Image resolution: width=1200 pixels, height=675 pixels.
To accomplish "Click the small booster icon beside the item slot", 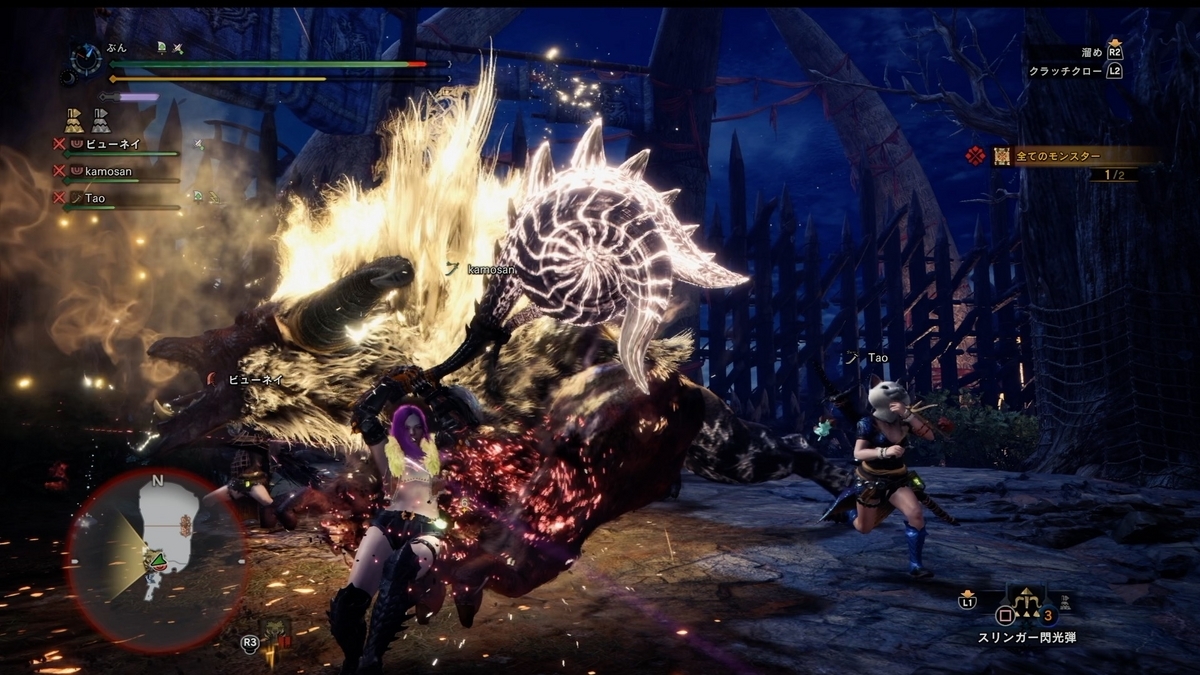I will click(1066, 602).
